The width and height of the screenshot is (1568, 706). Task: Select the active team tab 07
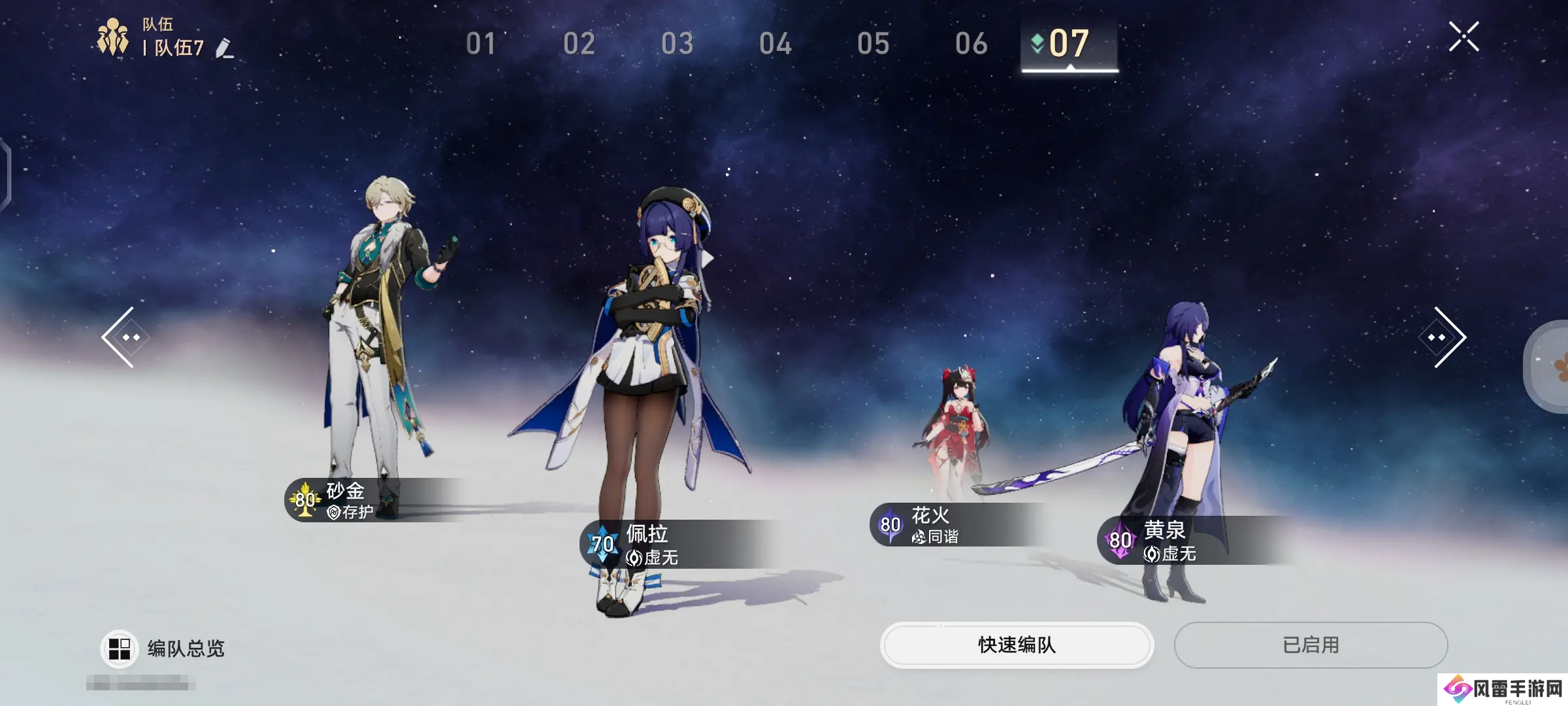[x=1069, y=44]
